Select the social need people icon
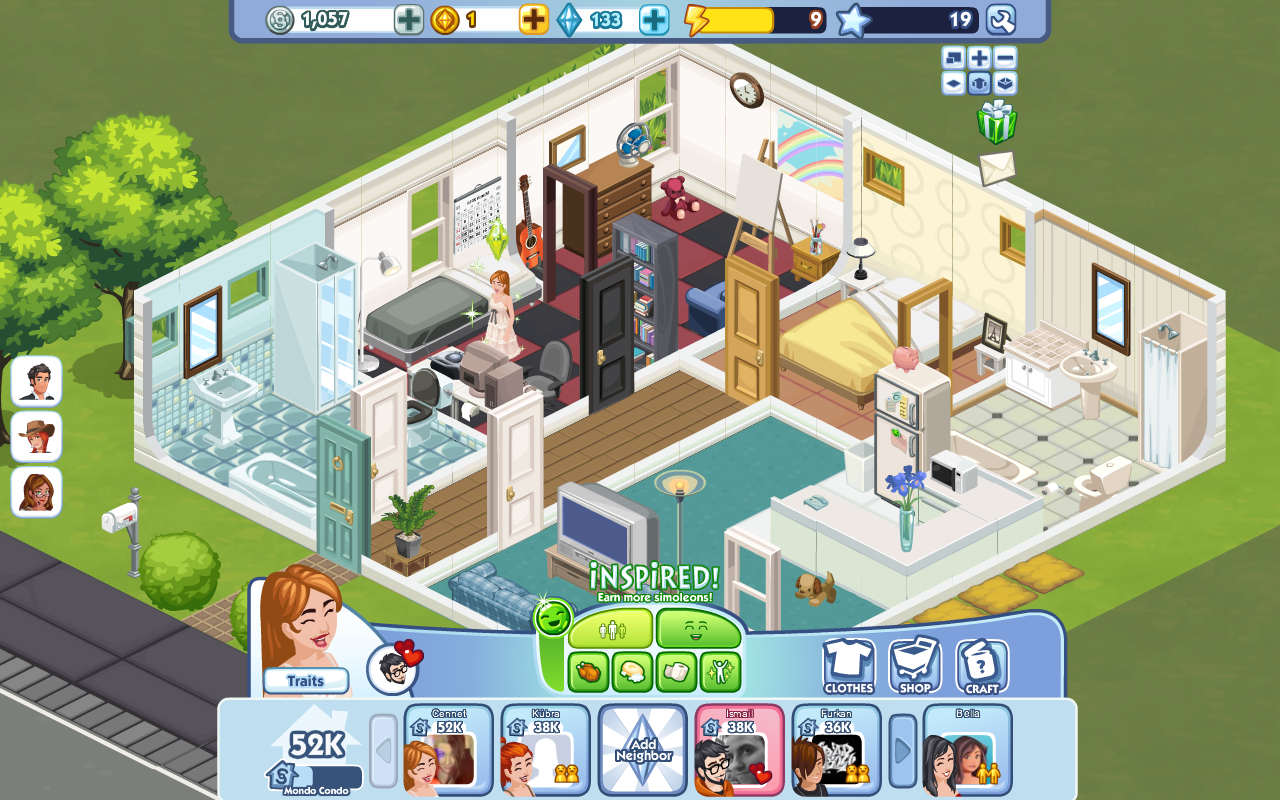Image resolution: width=1280 pixels, height=800 pixels. (x=612, y=628)
